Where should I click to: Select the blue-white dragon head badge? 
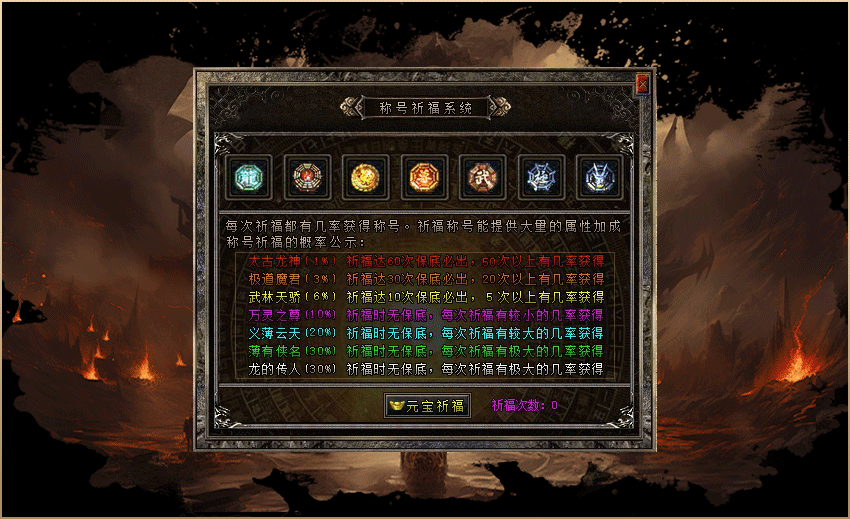600,178
